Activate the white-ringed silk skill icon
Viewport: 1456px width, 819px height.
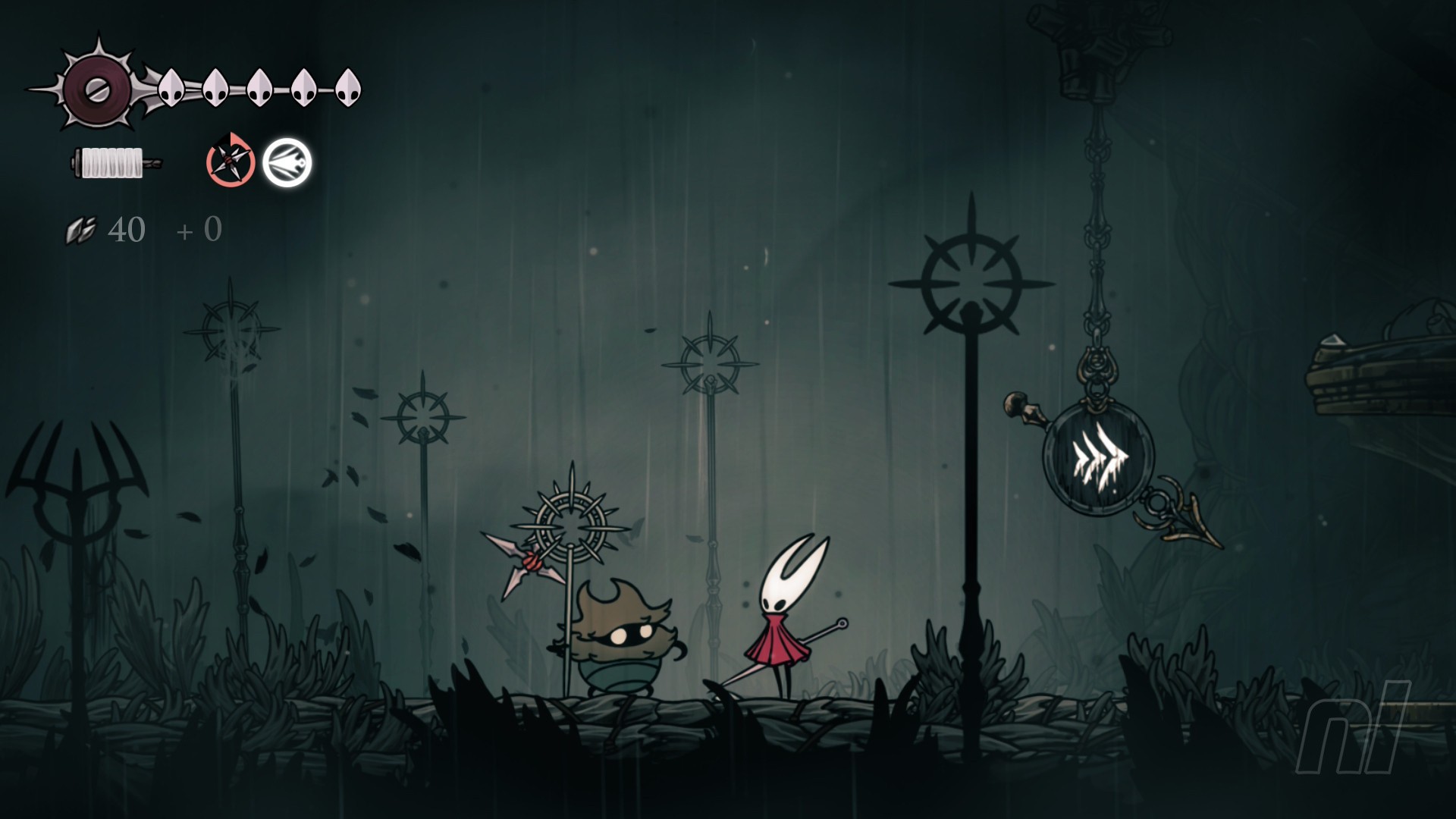click(287, 162)
